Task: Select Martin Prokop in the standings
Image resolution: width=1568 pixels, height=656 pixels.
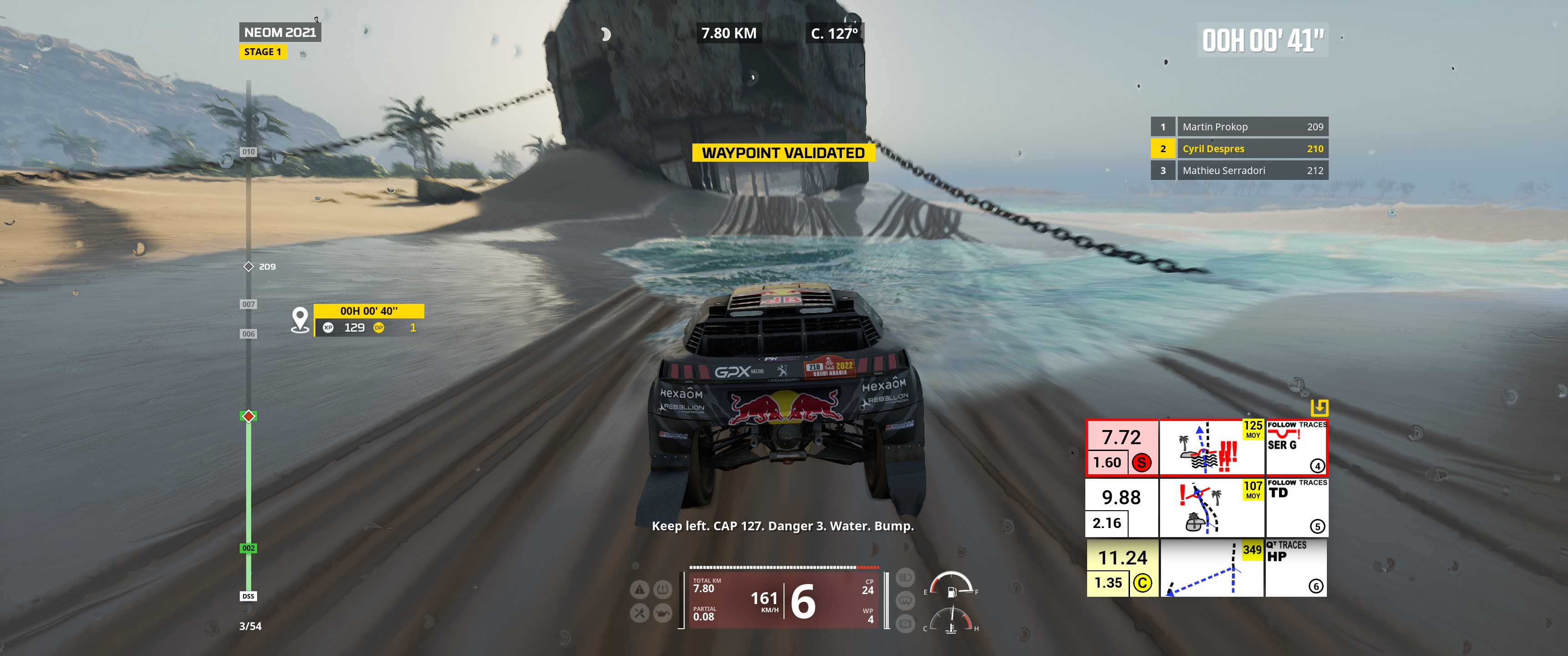Action: tap(1239, 127)
